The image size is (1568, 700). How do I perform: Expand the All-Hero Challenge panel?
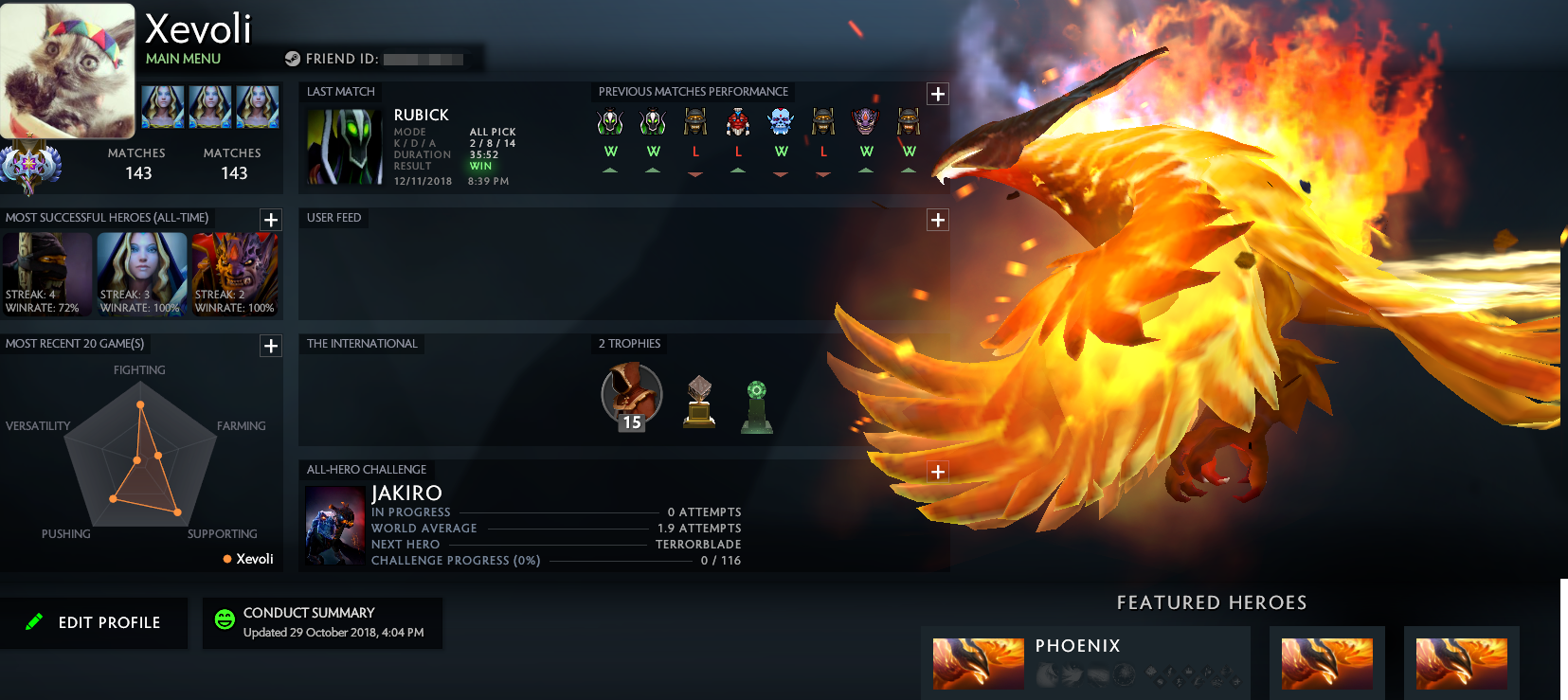pos(937,470)
